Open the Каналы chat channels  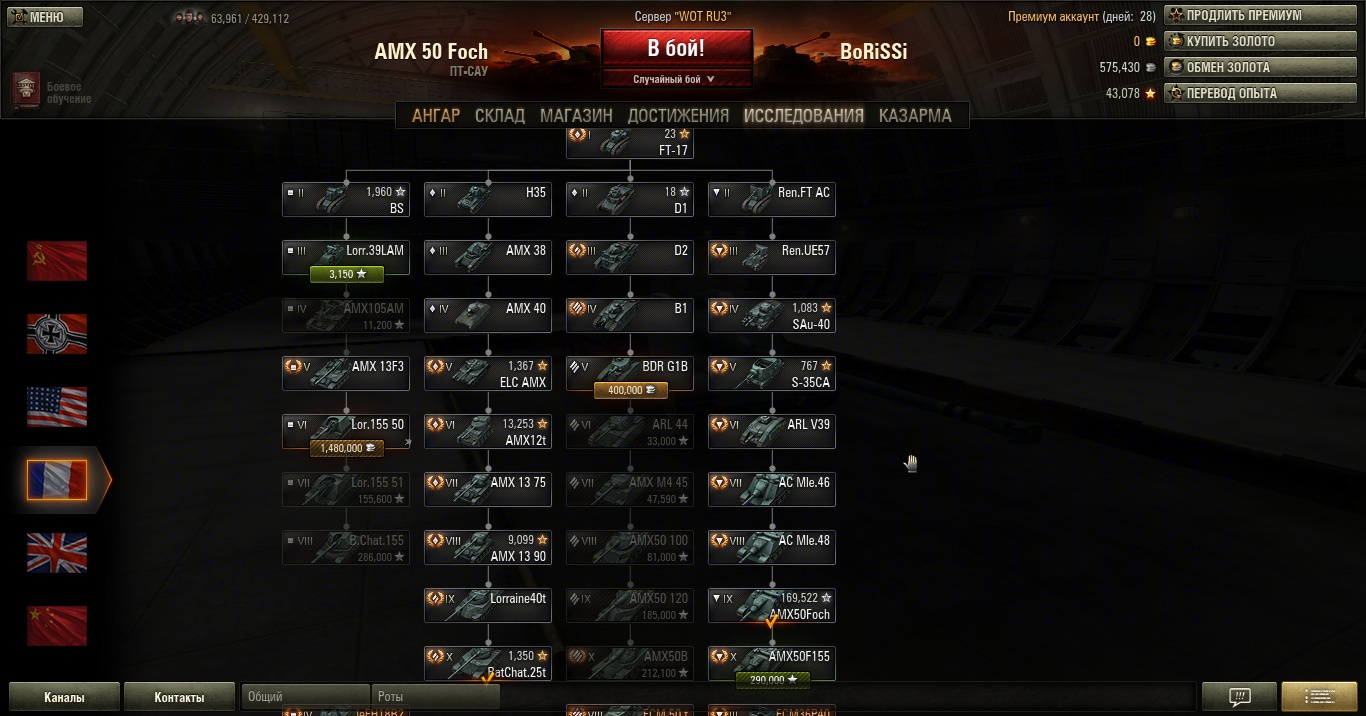pyautogui.click(x=64, y=697)
